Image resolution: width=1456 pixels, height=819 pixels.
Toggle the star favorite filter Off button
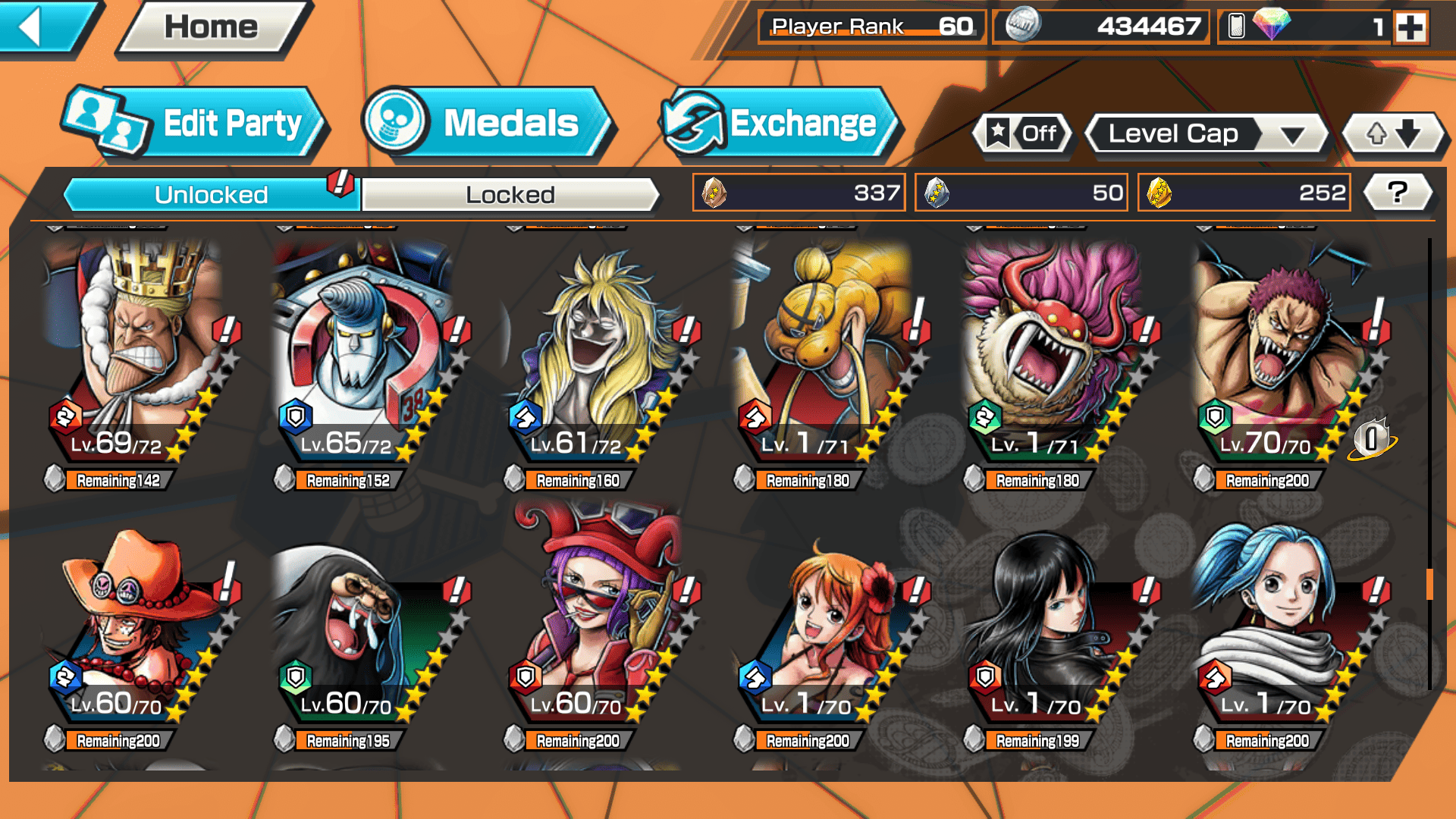point(1023,134)
